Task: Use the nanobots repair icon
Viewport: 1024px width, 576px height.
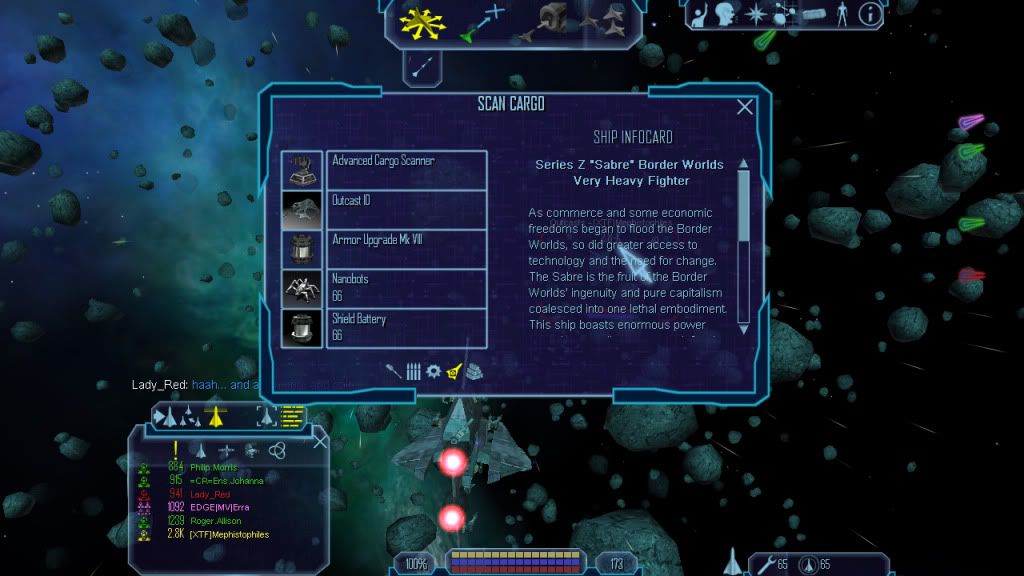Action: [767, 565]
